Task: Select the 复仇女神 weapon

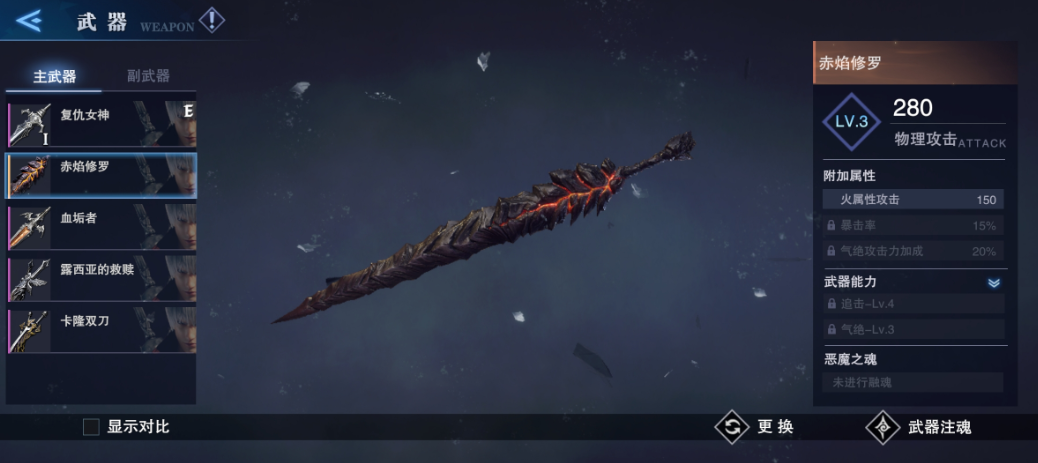Action: click(101, 123)
